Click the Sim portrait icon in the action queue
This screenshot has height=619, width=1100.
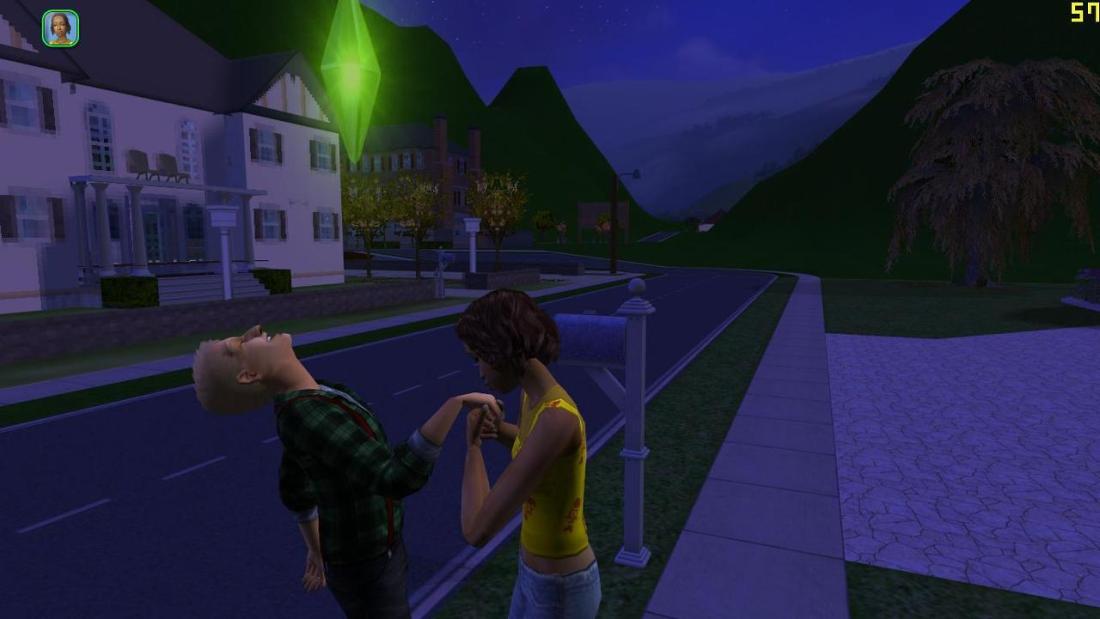(60, 28)
